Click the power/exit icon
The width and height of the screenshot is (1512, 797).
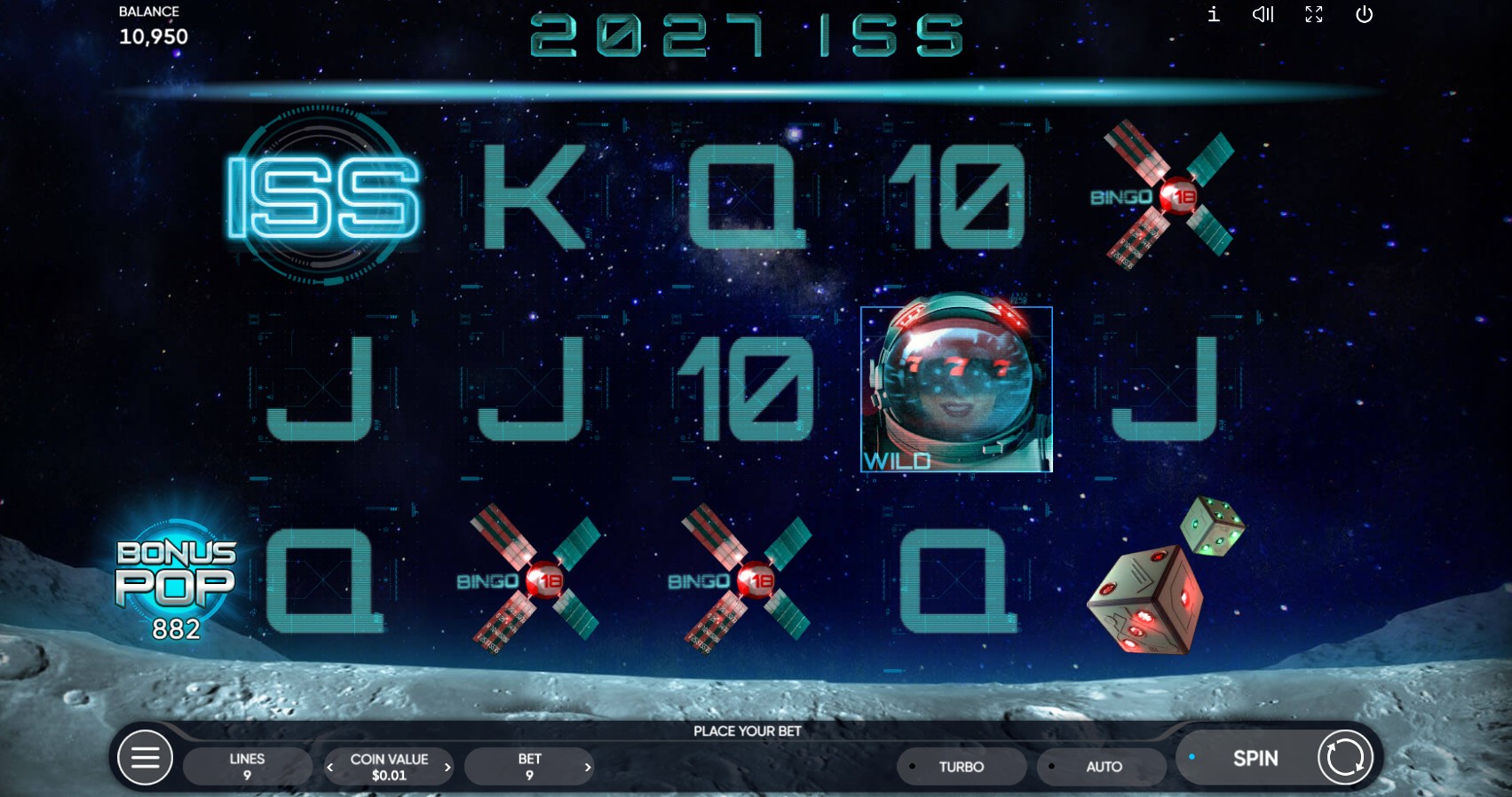point(1364,14)
